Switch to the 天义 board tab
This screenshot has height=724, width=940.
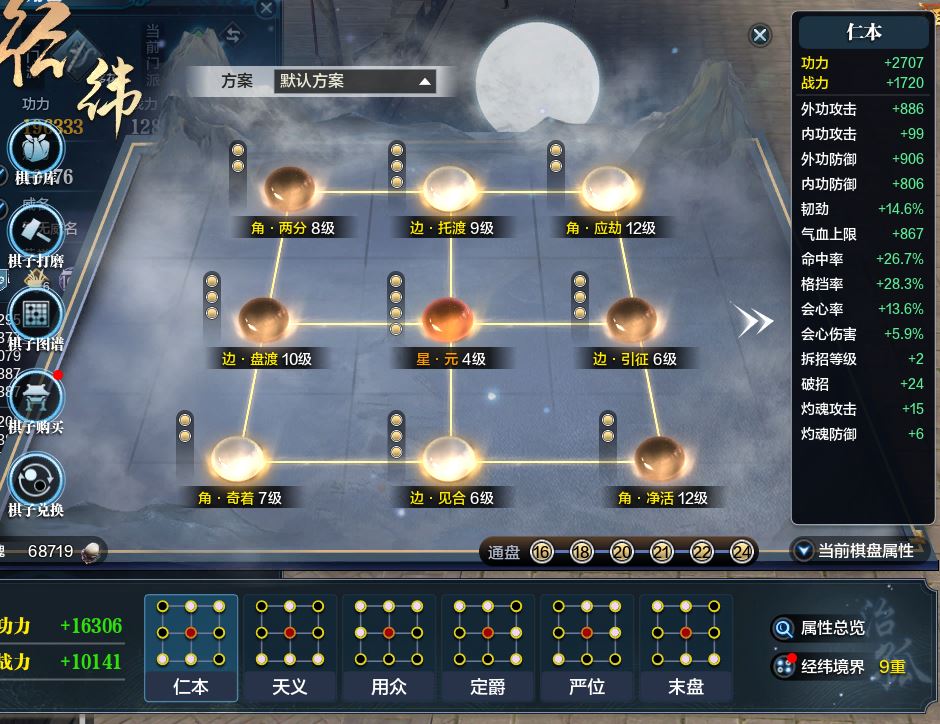290,647
